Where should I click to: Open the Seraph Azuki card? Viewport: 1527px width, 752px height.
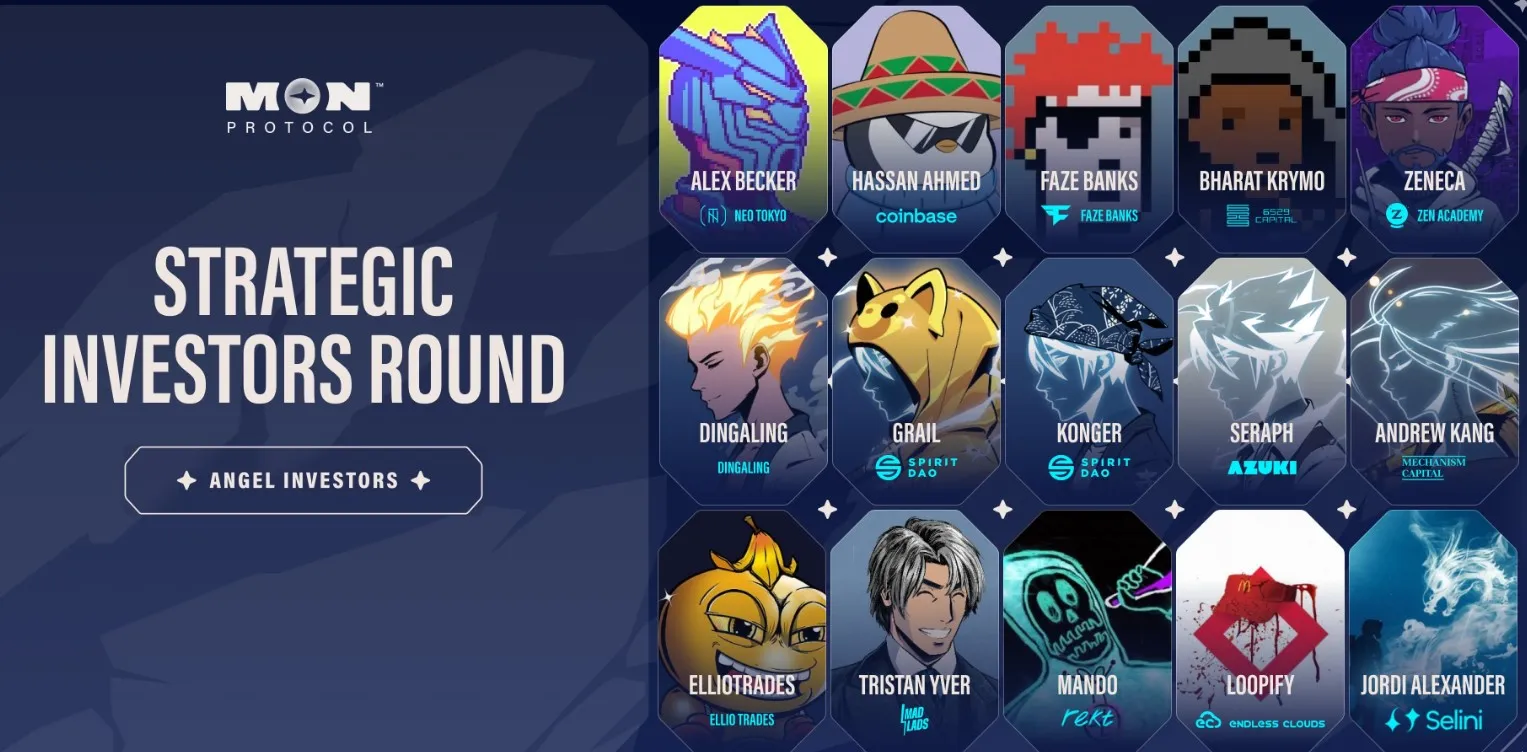1261,380
